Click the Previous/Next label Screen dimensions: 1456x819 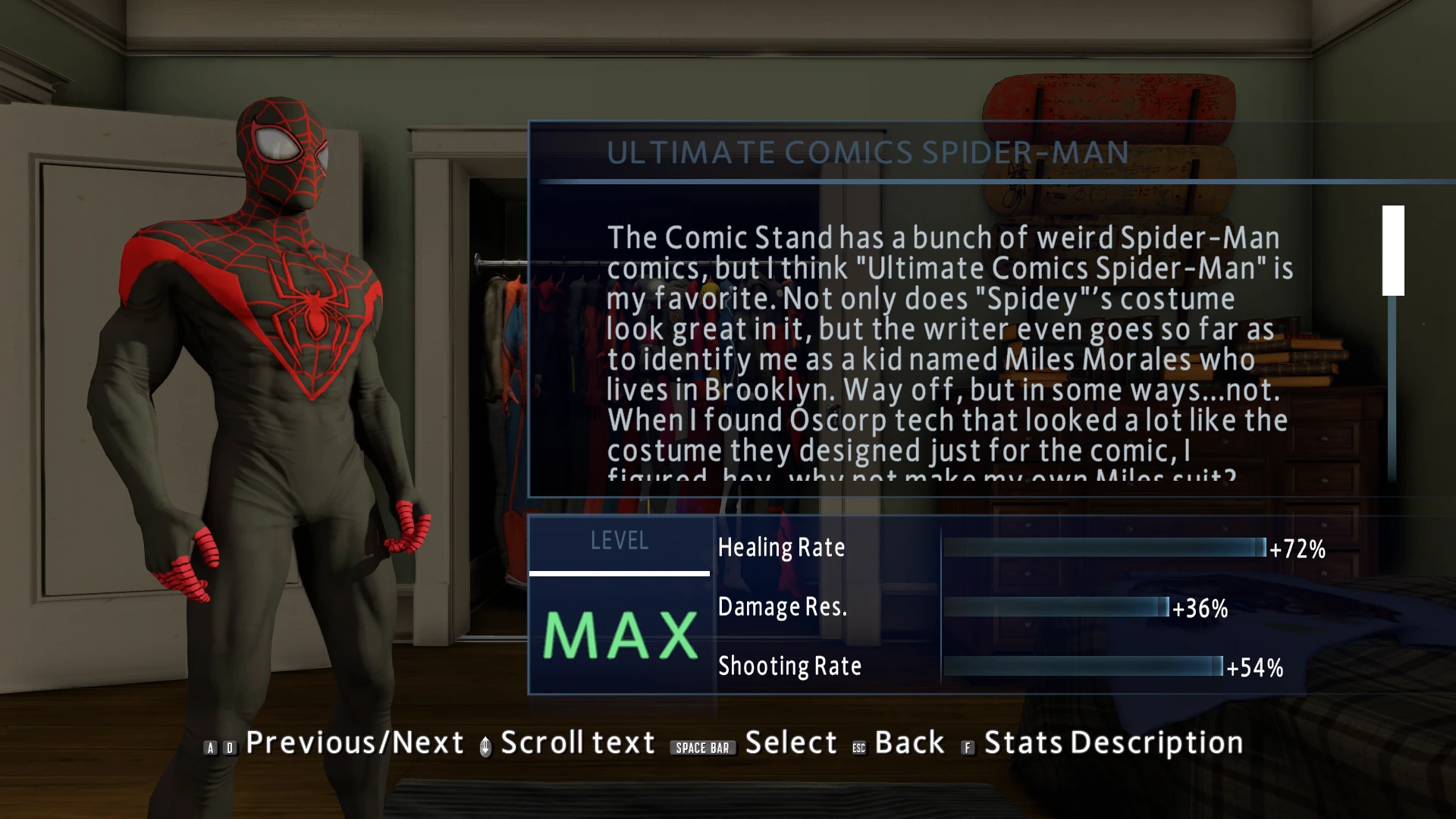pyautogui.click(x=355, y=742)
